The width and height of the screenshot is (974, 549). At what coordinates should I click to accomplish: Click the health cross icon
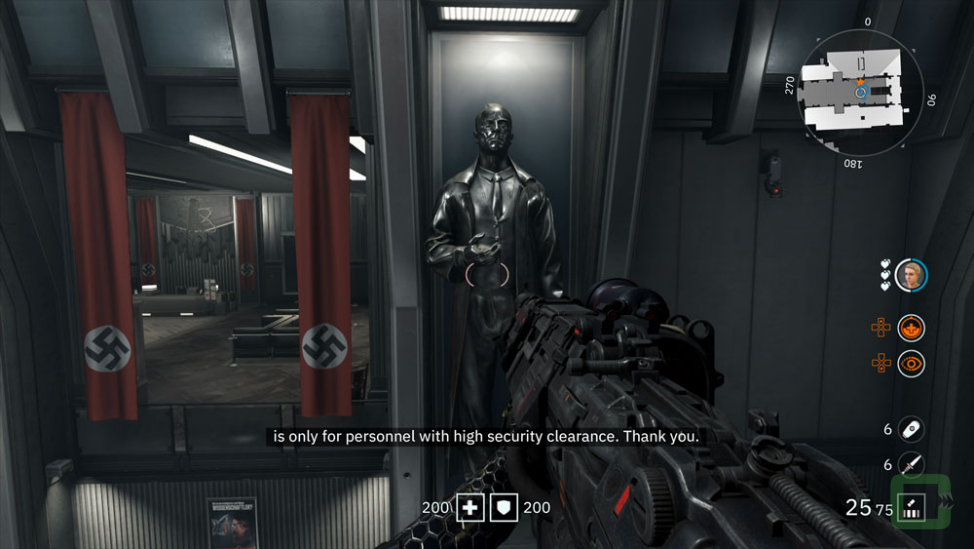pyautogui.click(x=470, y=508)
